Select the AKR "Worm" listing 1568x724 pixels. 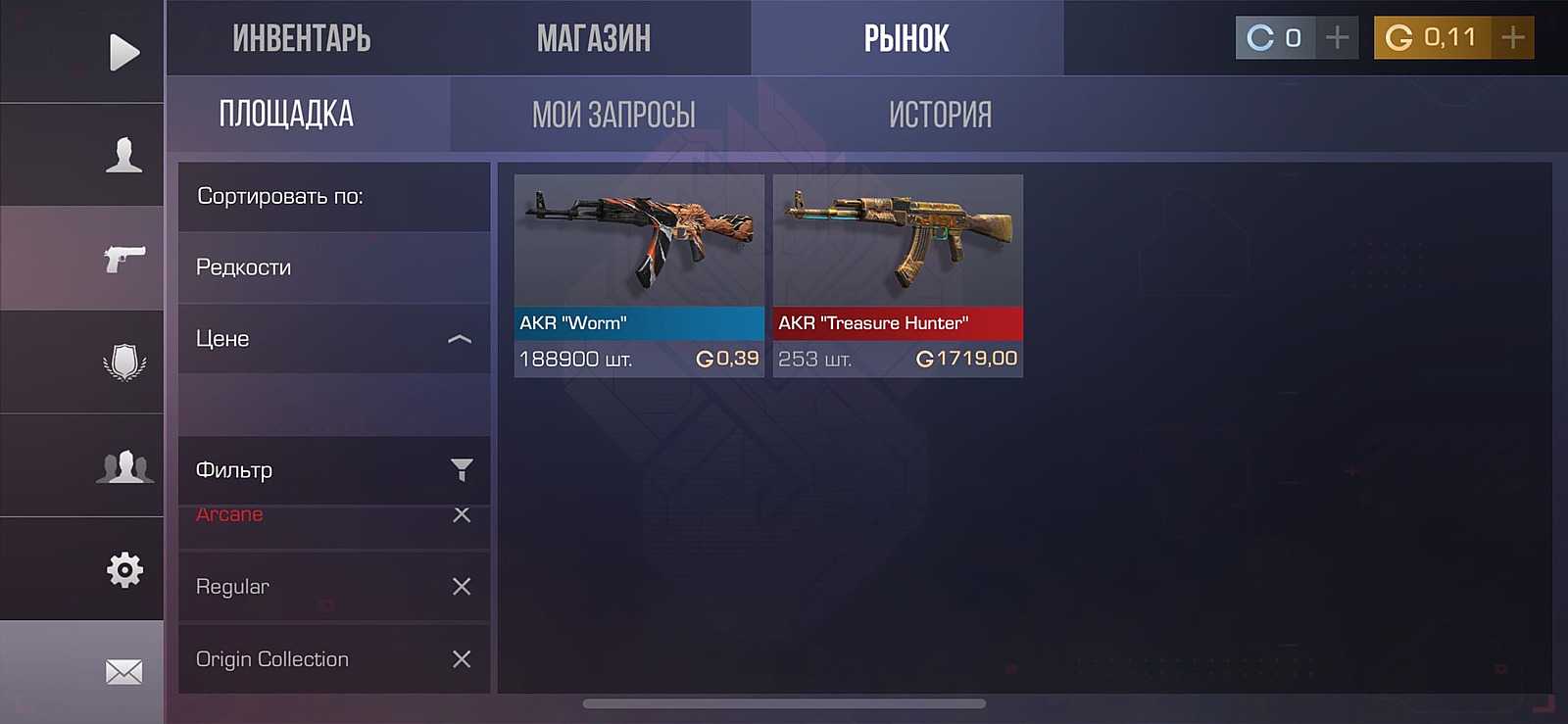coord(639,275)
